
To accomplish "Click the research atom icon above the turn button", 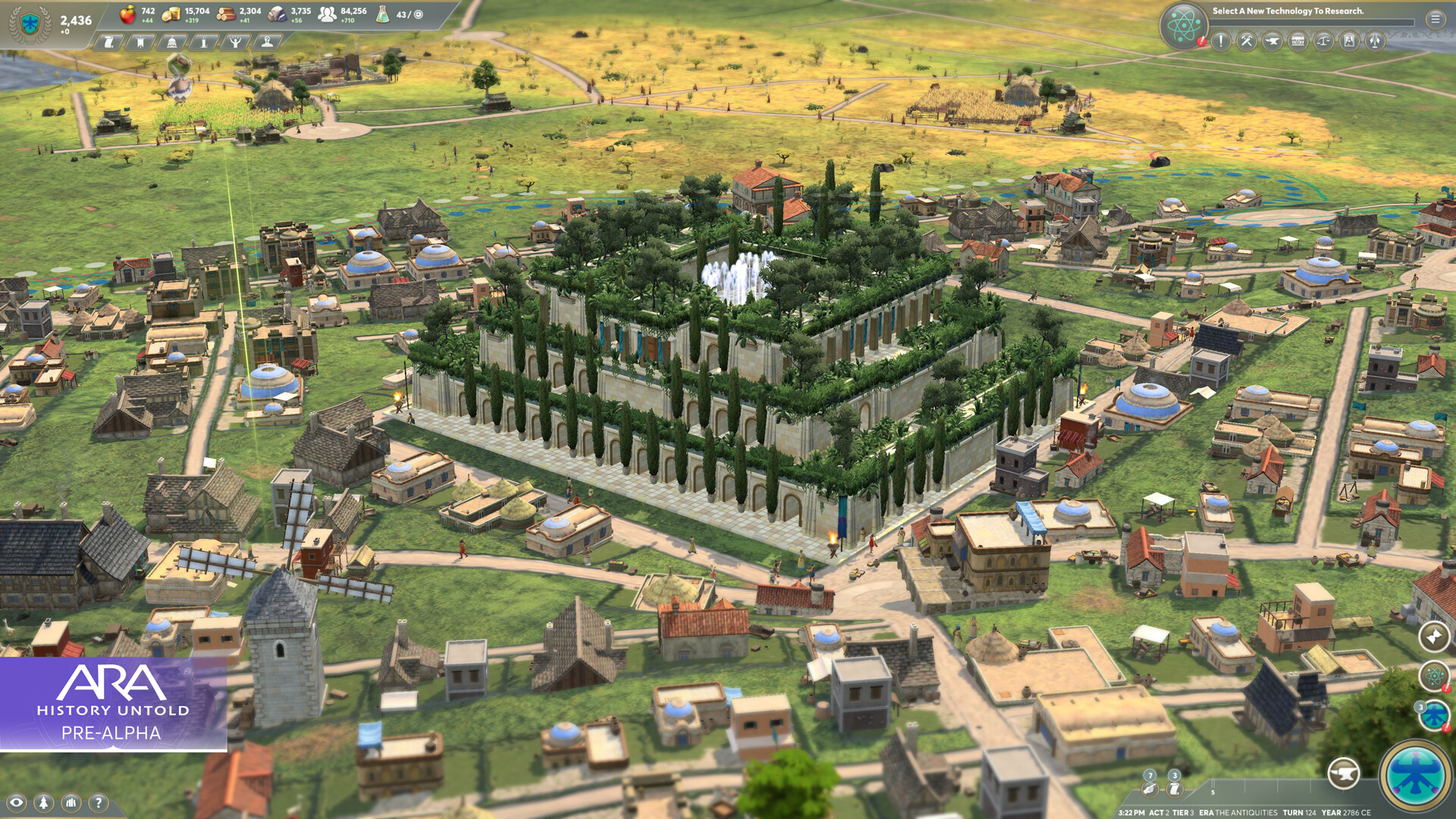I will [x=1432, y=676].
